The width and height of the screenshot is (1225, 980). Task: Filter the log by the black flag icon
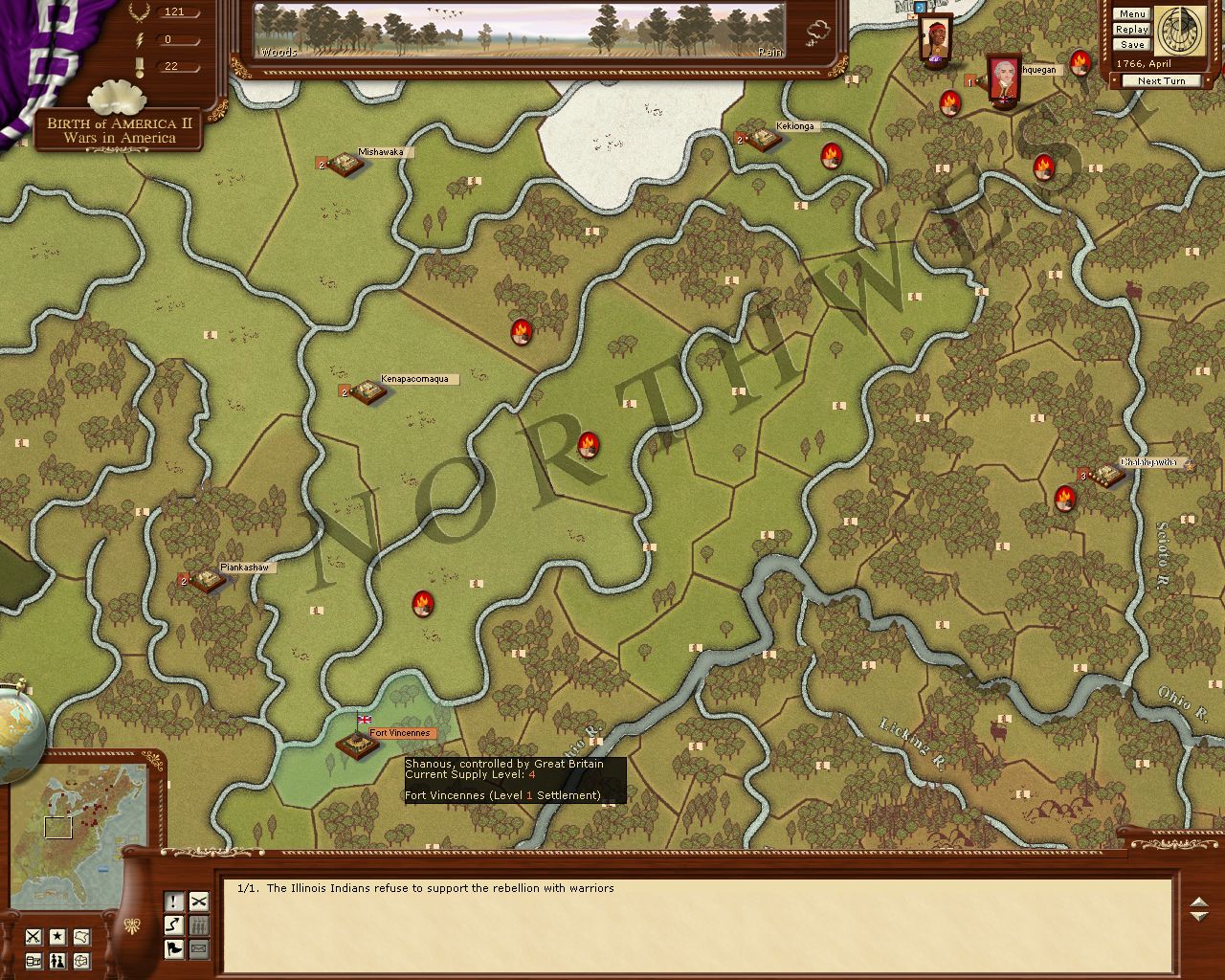(174, 949)
